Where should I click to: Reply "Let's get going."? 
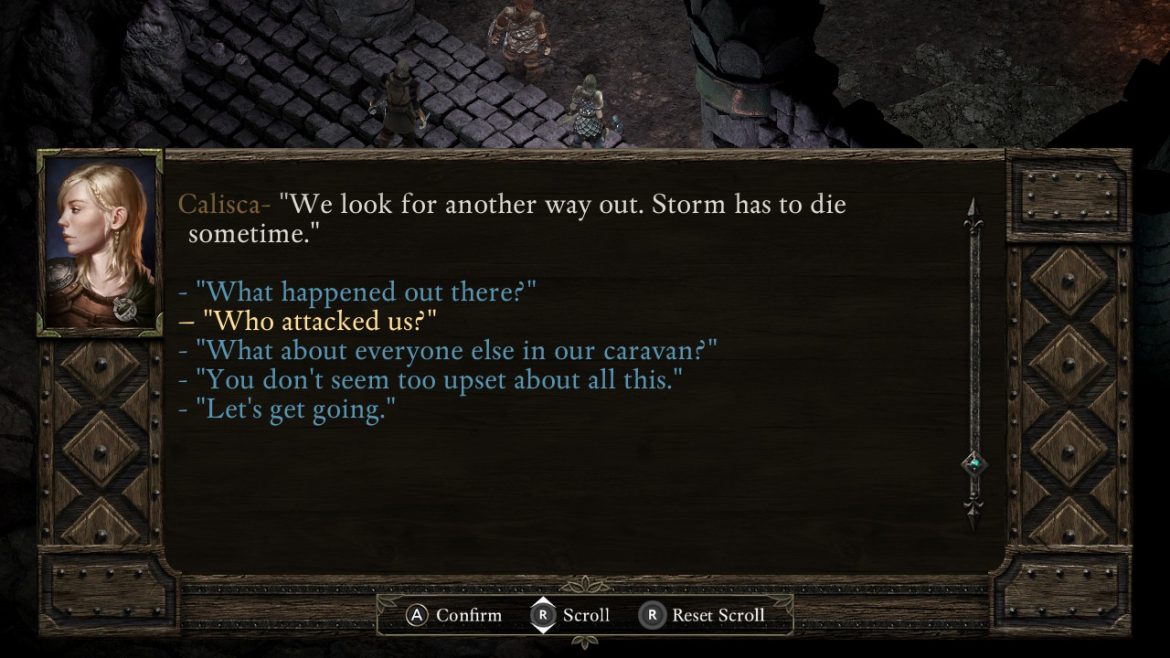tap(295, 410)
